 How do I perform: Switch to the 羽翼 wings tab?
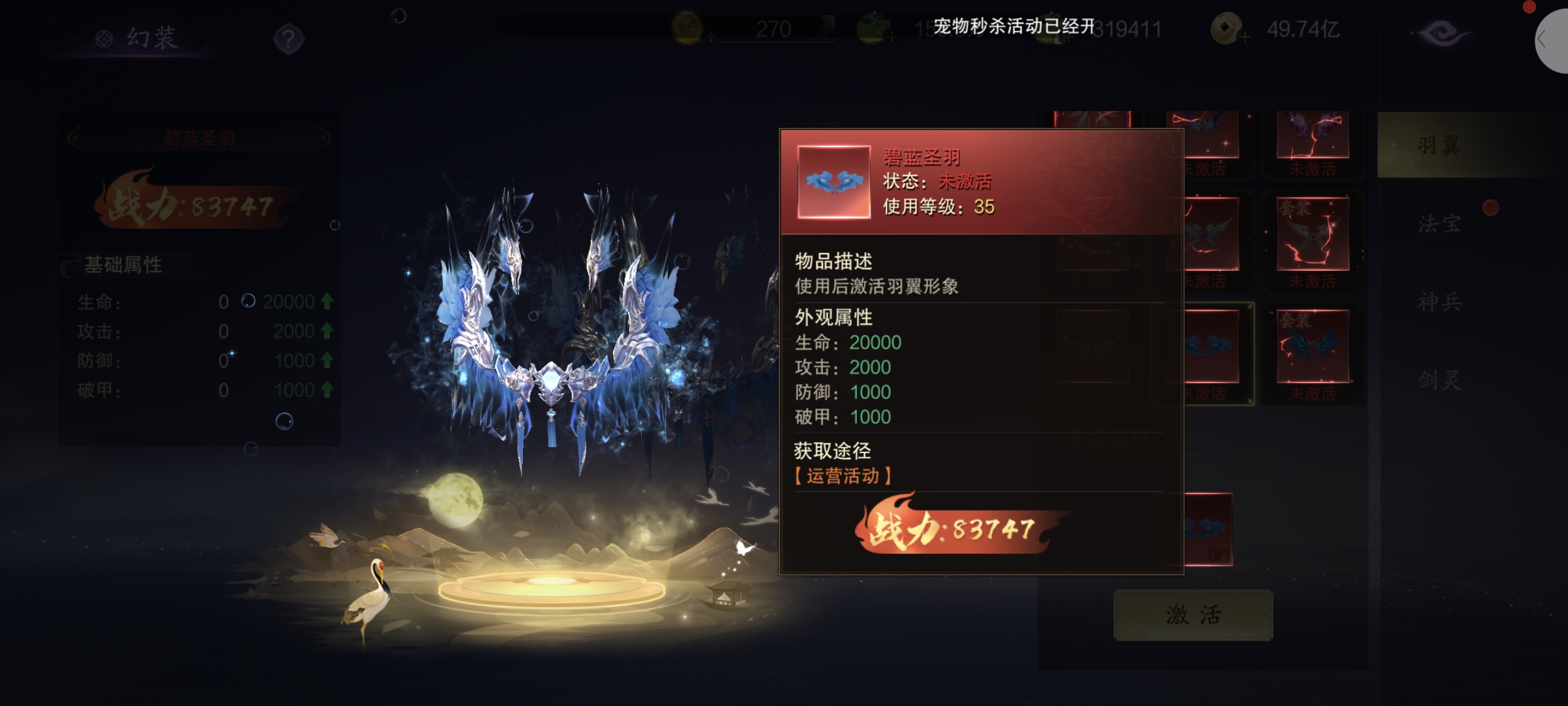coord(1439,145)
